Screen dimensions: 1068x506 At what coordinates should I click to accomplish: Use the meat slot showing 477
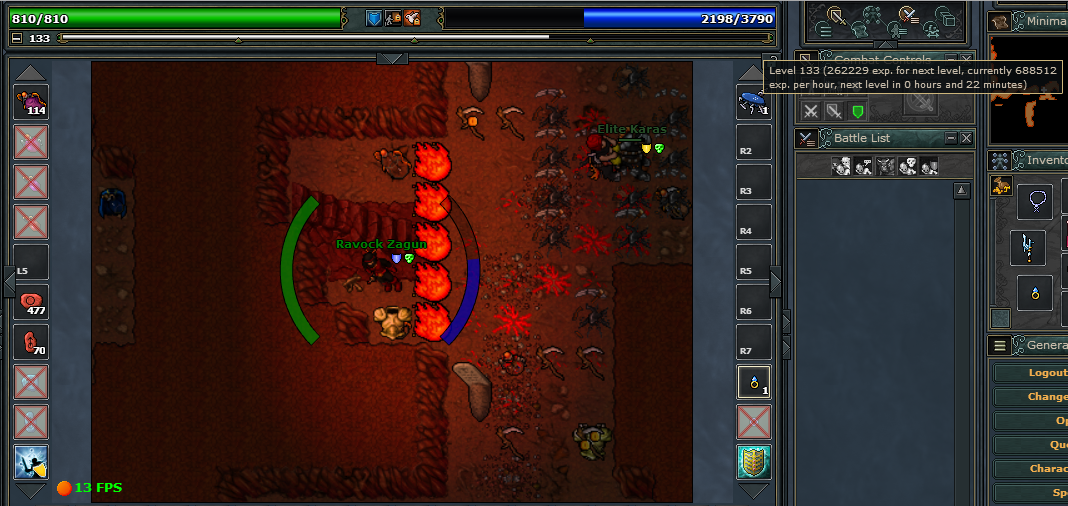[31, 301]
